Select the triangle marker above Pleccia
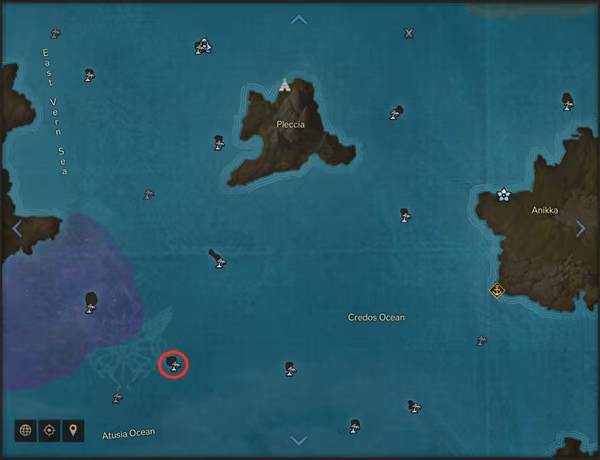The width and height of the screenshot is (600, 460). point(287,85)
